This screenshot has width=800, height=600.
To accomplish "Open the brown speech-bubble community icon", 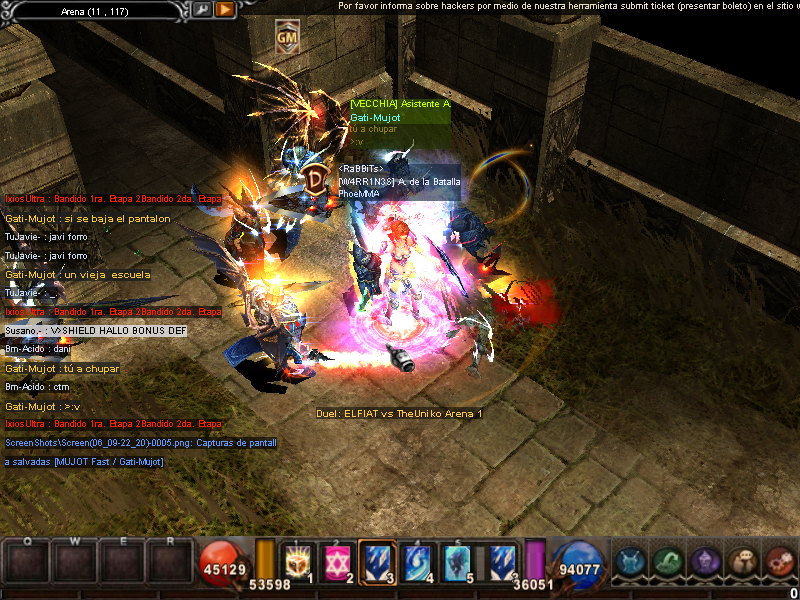I will point(742,562).
